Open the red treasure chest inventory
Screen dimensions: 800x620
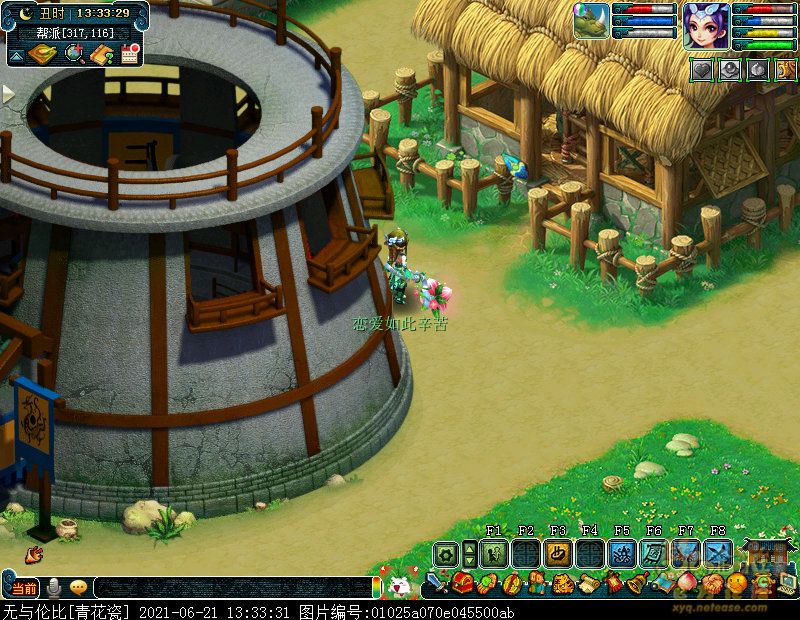(462, 583)
